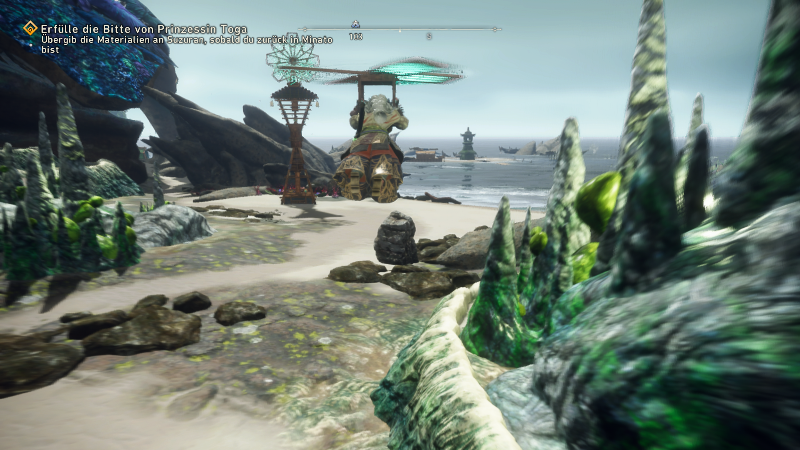
Task: Click the orange diamond quest icon
Action: tap(30, 28)
